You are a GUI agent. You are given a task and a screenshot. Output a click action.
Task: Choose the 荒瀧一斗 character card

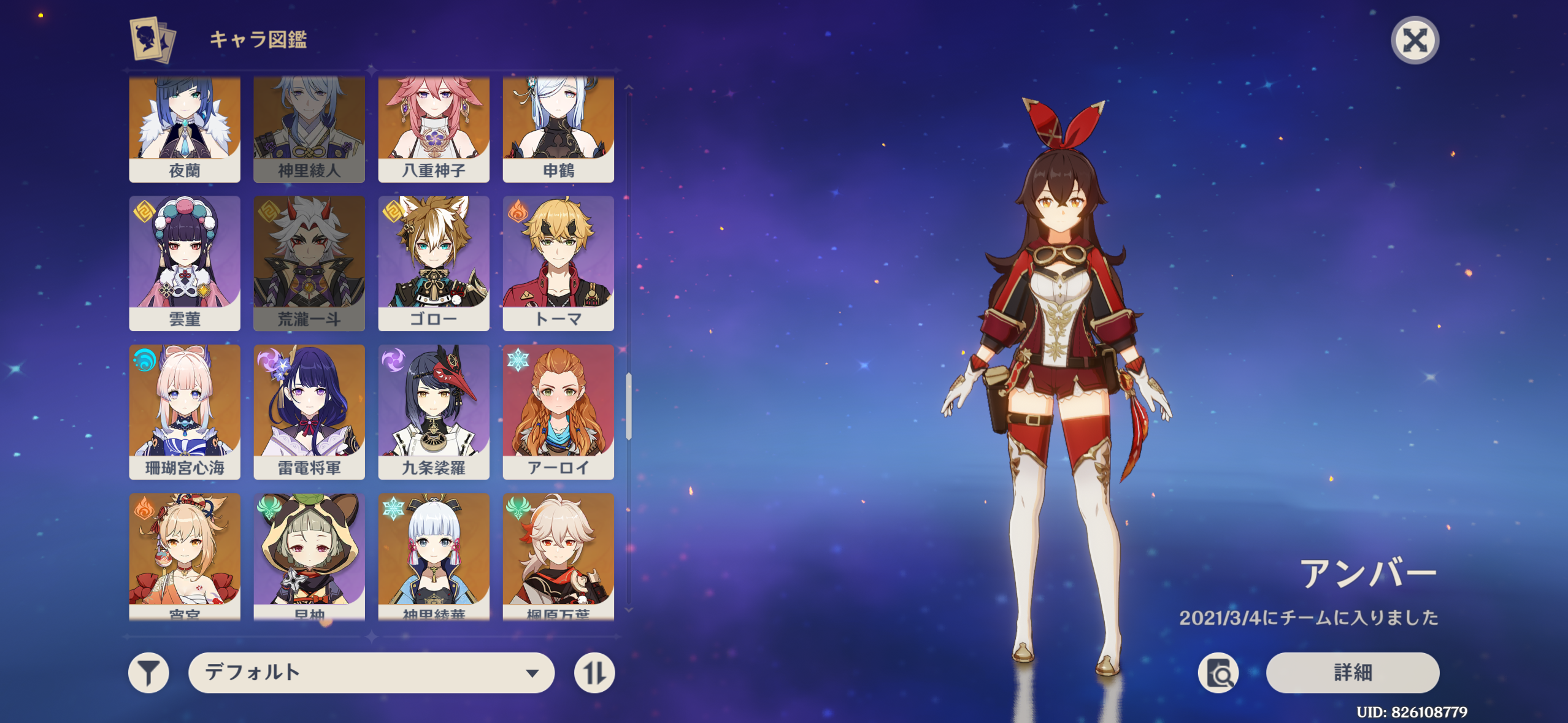pyautogui.click(x=309, y=264)
